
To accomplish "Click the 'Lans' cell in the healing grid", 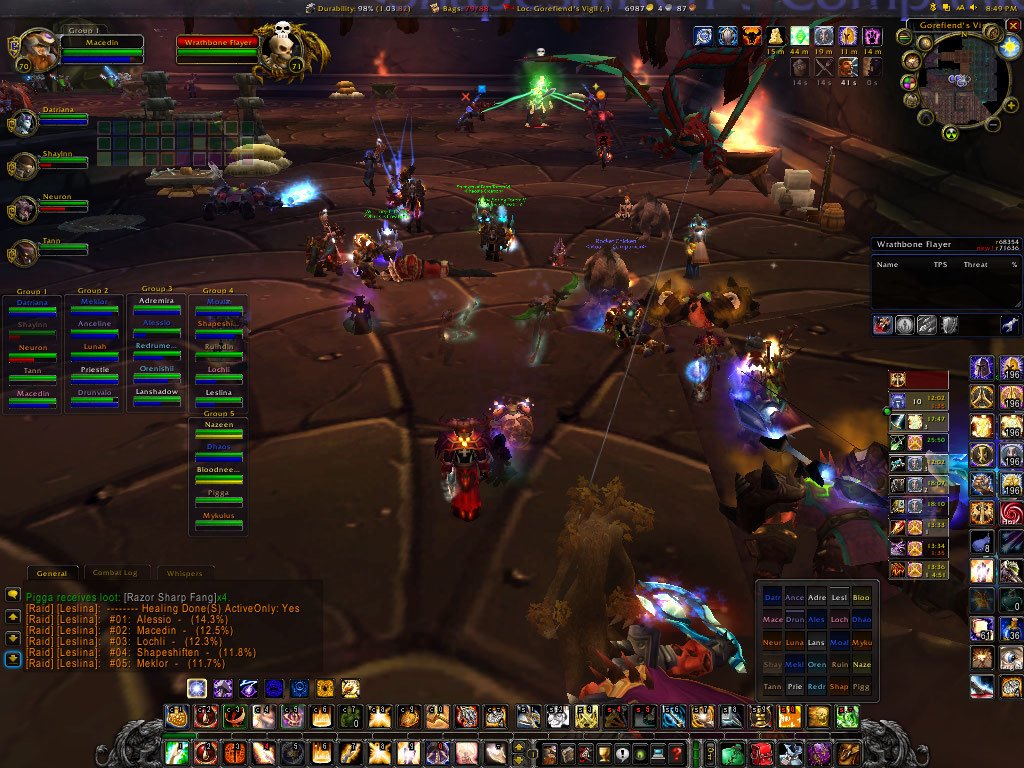I will click(x=817, y=642).
